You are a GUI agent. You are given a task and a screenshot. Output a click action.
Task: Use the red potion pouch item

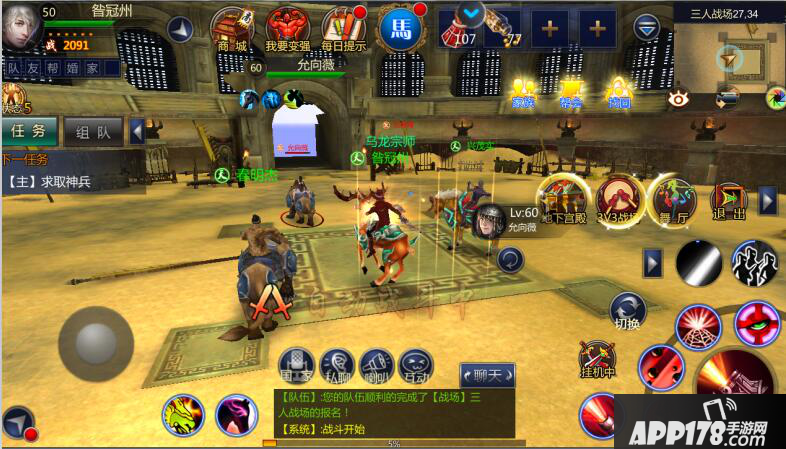pyautogui.click(x=460, y=27)
